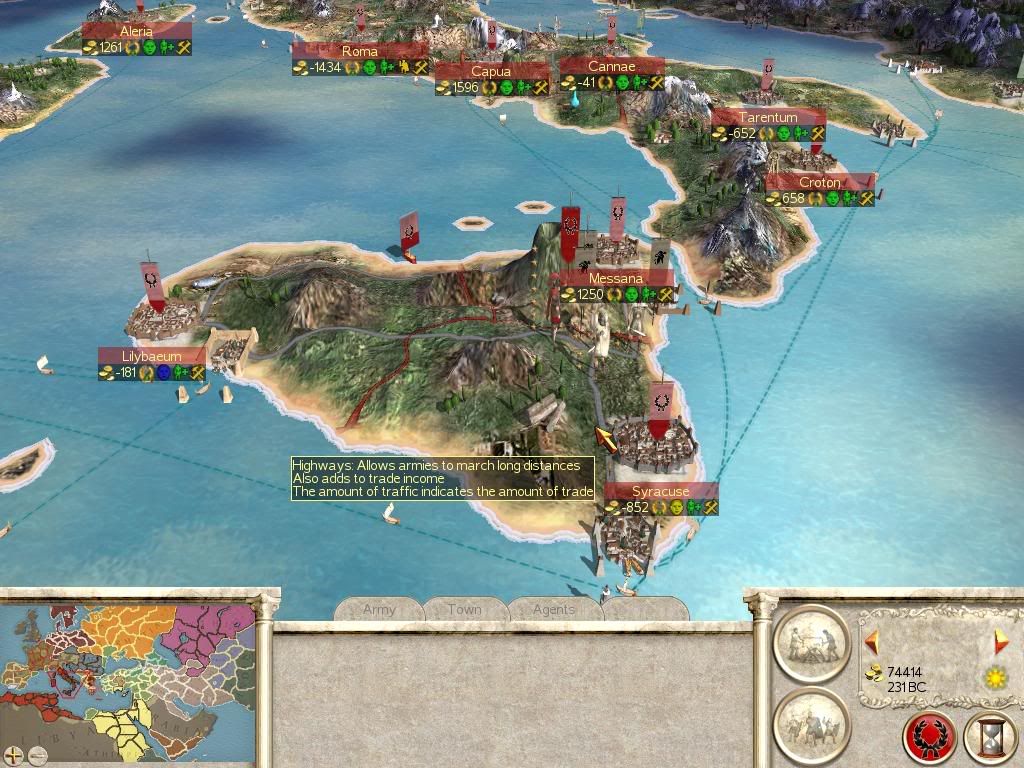This screenshot has width=1024, height=768.
Task: Open the construction button showing builders
Action: tap(811, 643)
